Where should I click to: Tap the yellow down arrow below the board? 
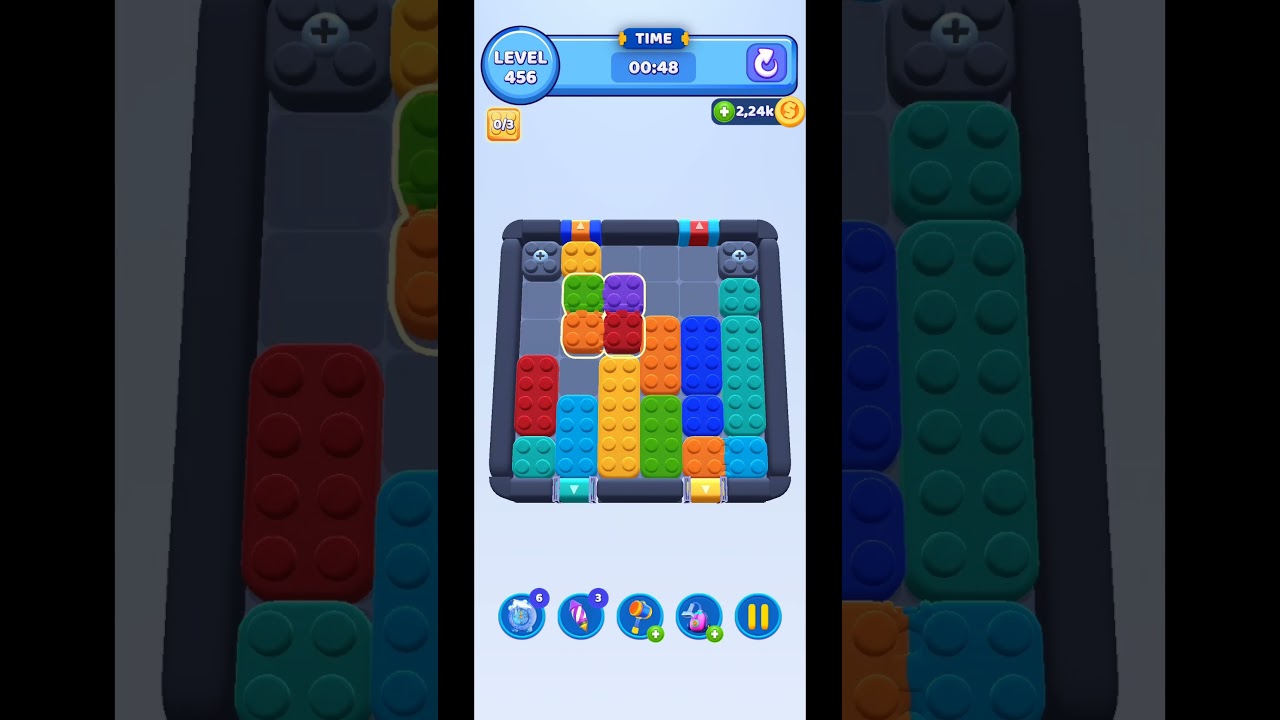click(x=703, y=489)
